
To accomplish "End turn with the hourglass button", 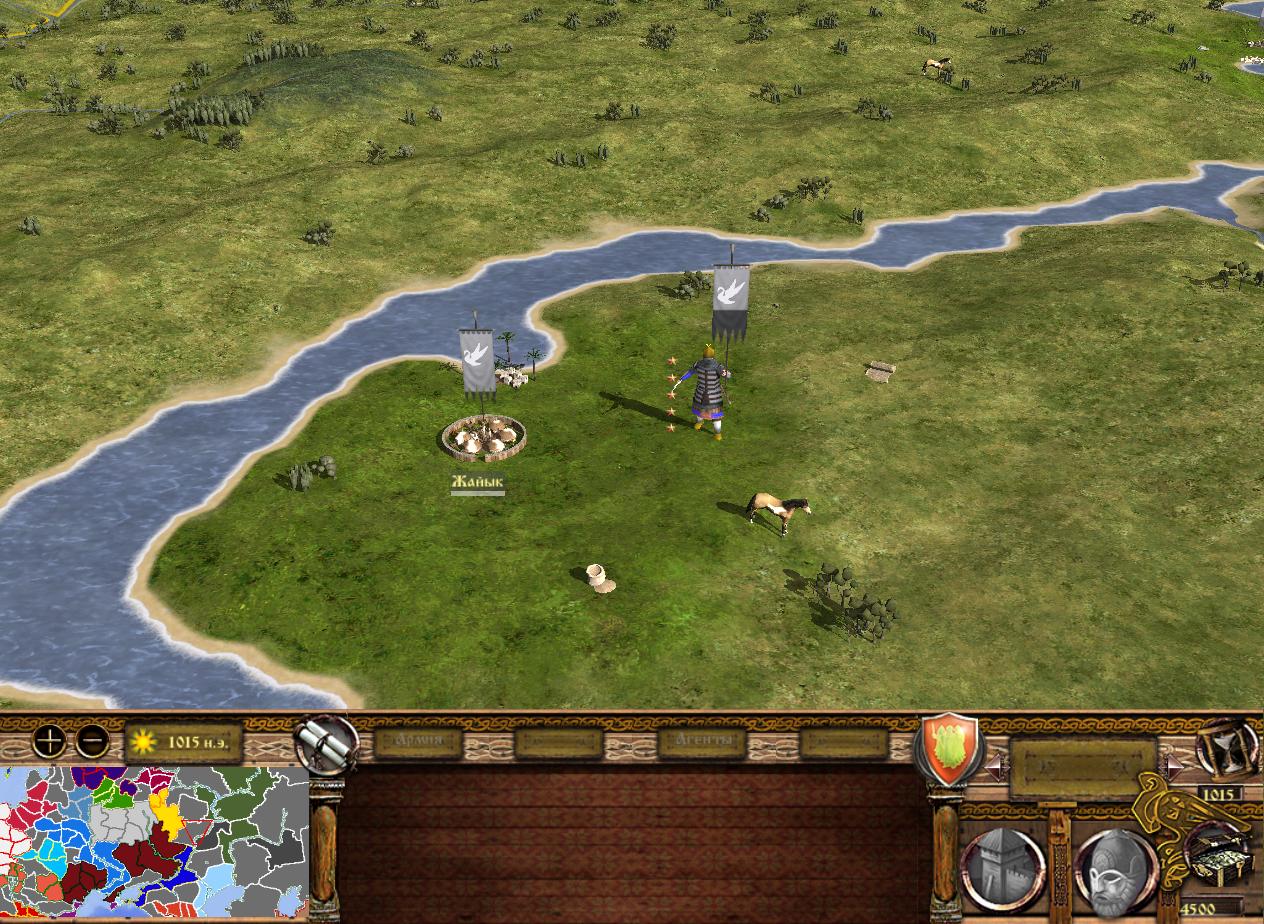I will [x=1226, y=748].
